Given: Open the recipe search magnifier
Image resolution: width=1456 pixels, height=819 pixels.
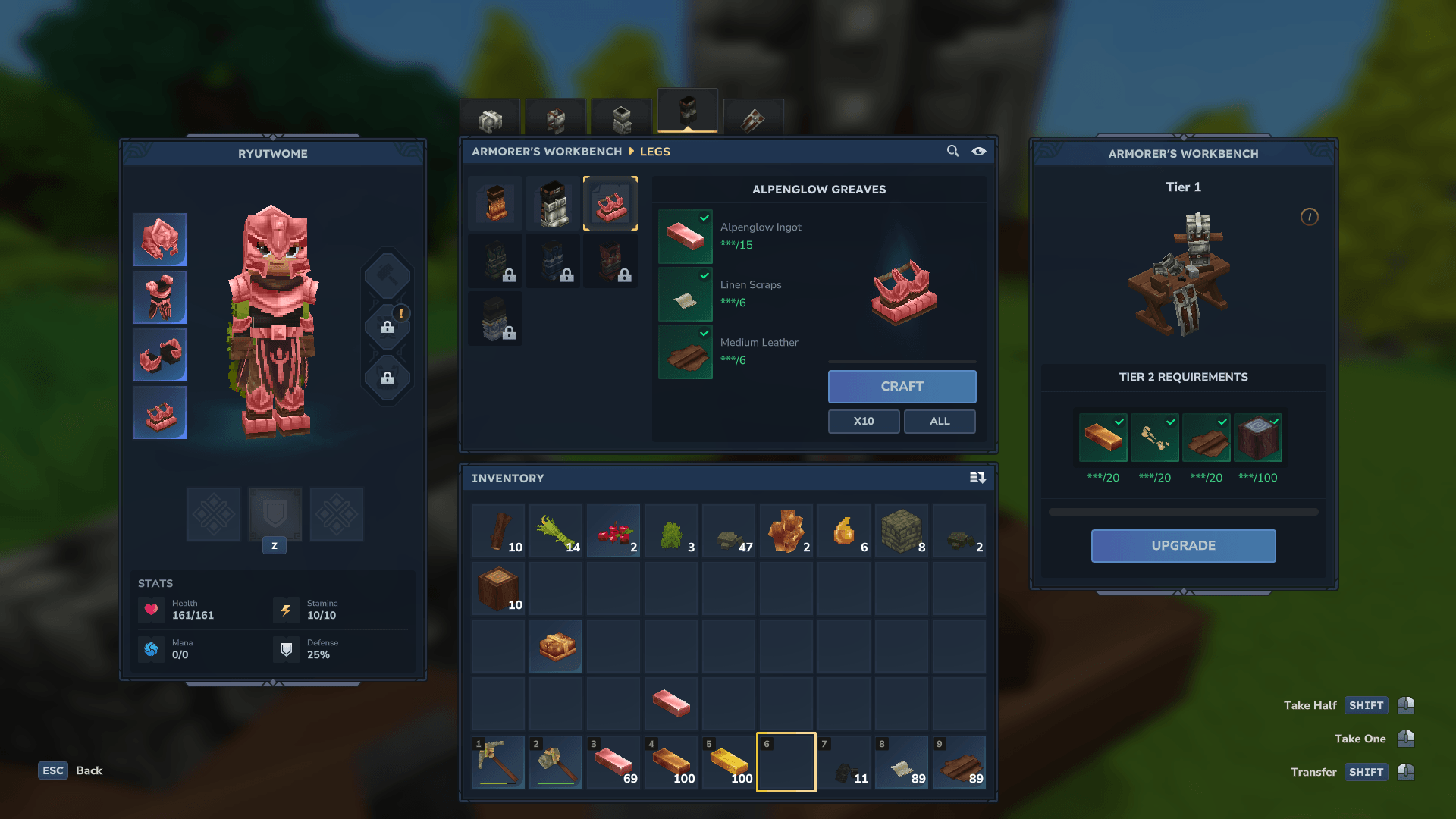Looking at the screenshot, I should click(952, 152).
